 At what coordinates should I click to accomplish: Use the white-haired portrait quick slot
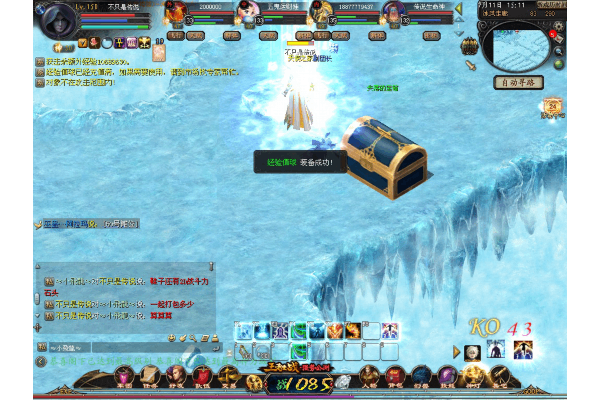(x=472, y=351)
